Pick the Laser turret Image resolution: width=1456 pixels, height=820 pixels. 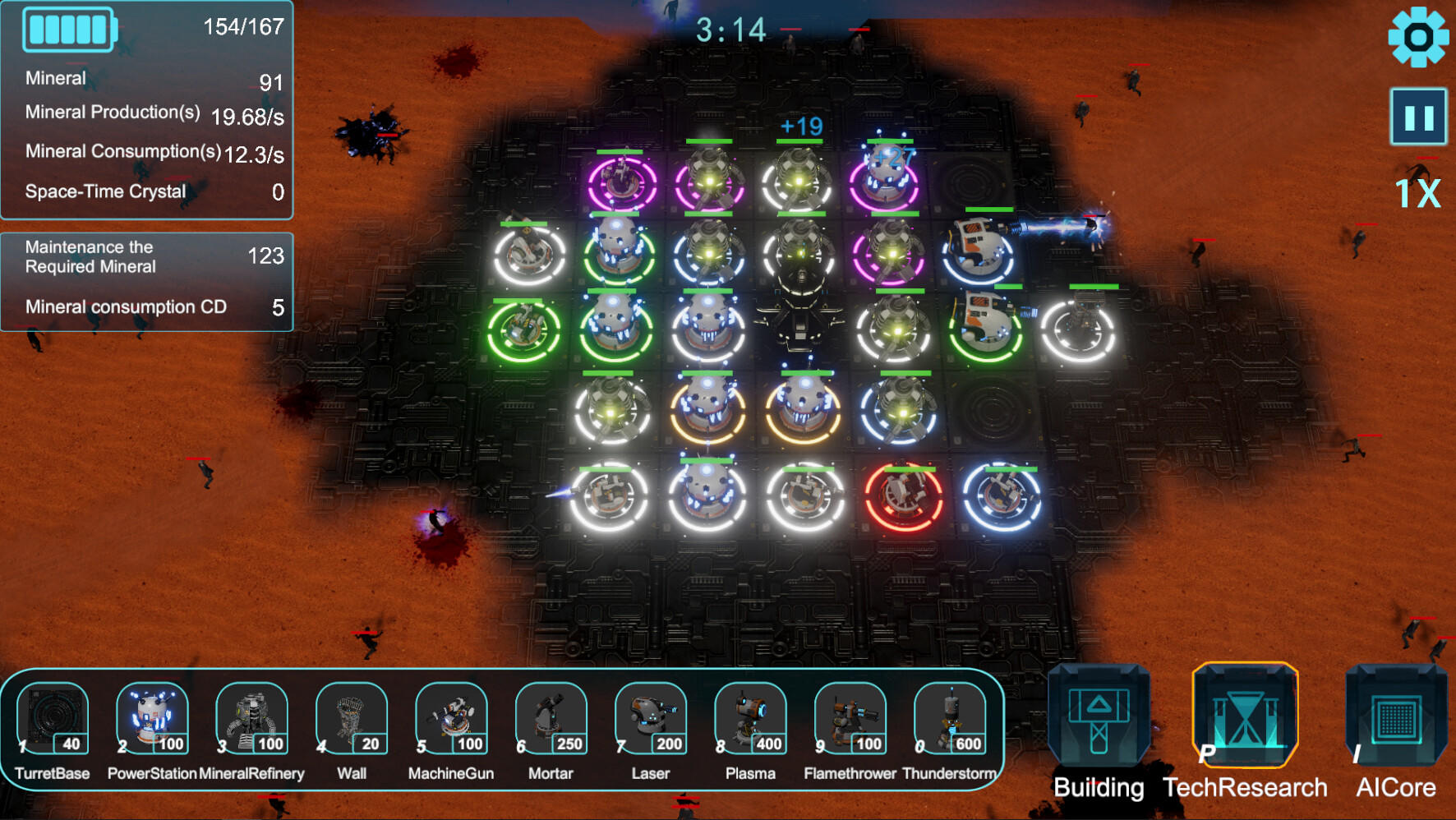tap(651, 720)
